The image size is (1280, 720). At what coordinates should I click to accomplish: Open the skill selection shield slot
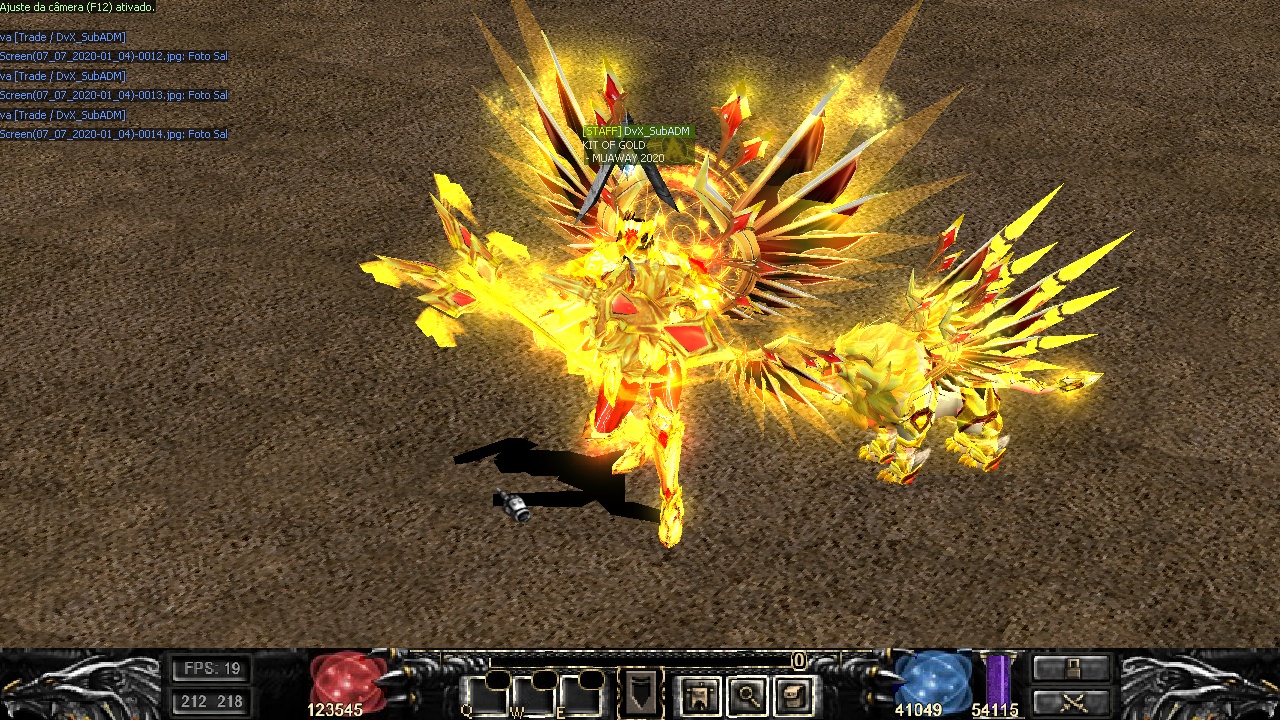pyautogui.click(x=641, y=693)
